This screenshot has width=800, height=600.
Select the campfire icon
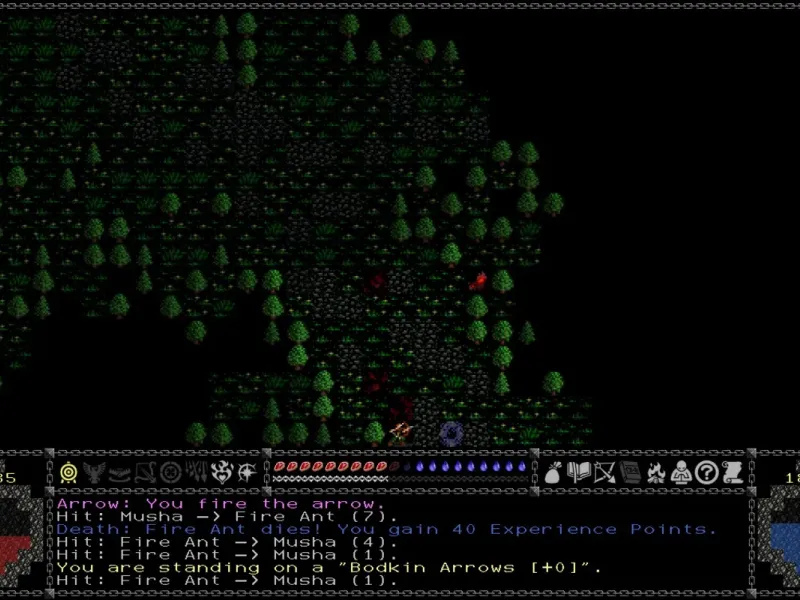point(655,472)
